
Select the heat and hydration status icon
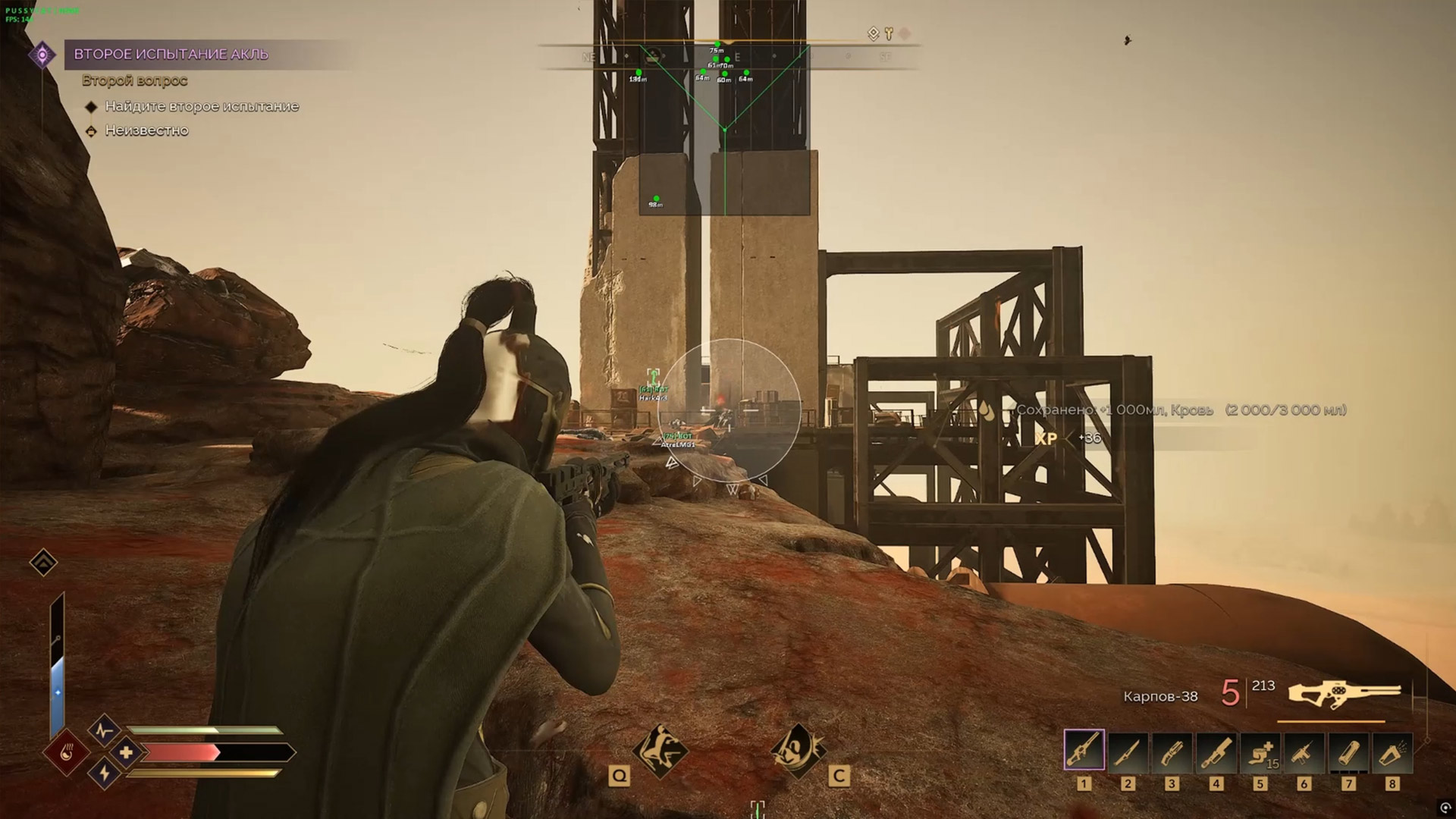coord(67,753)
